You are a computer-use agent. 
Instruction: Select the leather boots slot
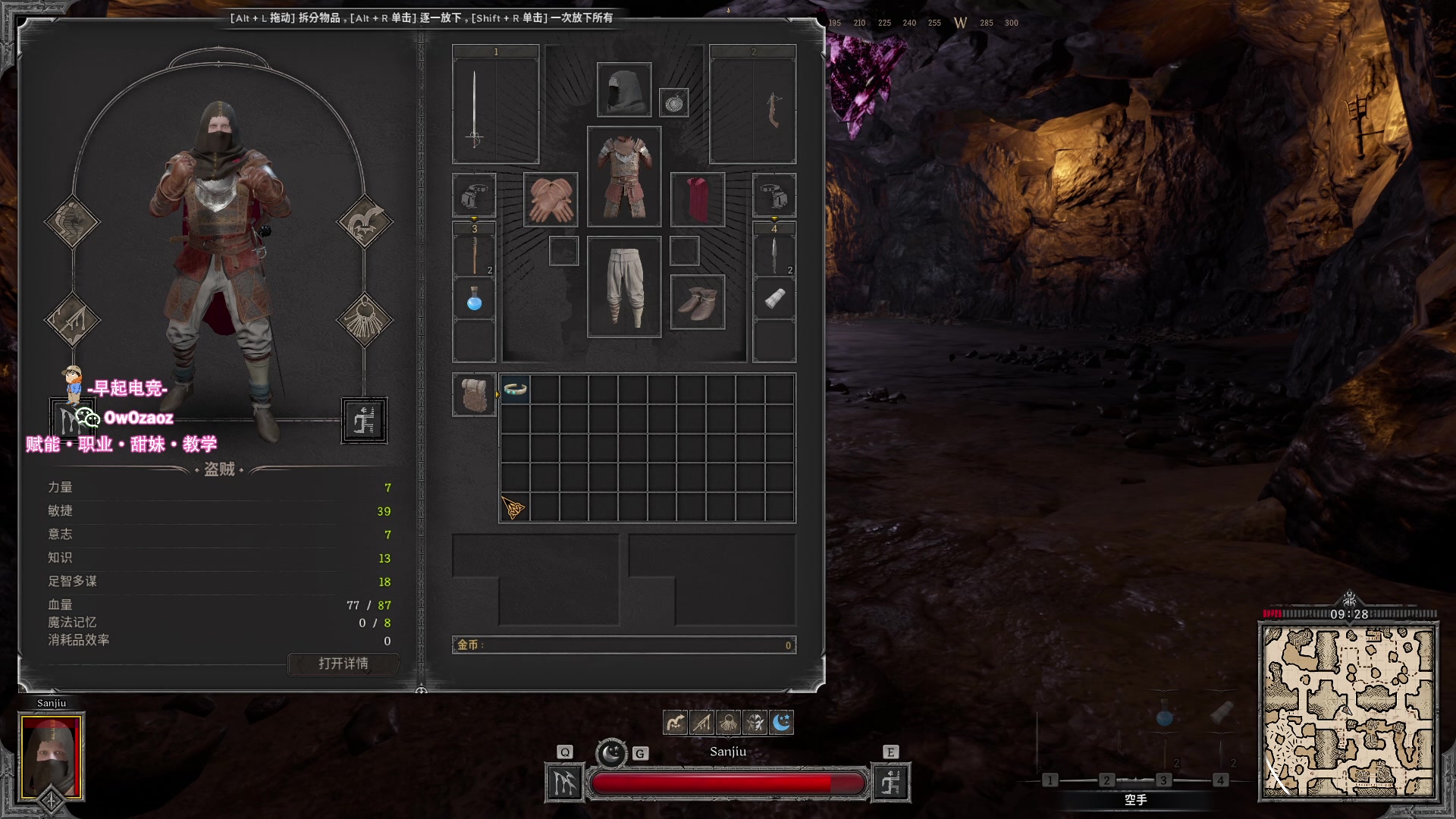pos(697,302)
